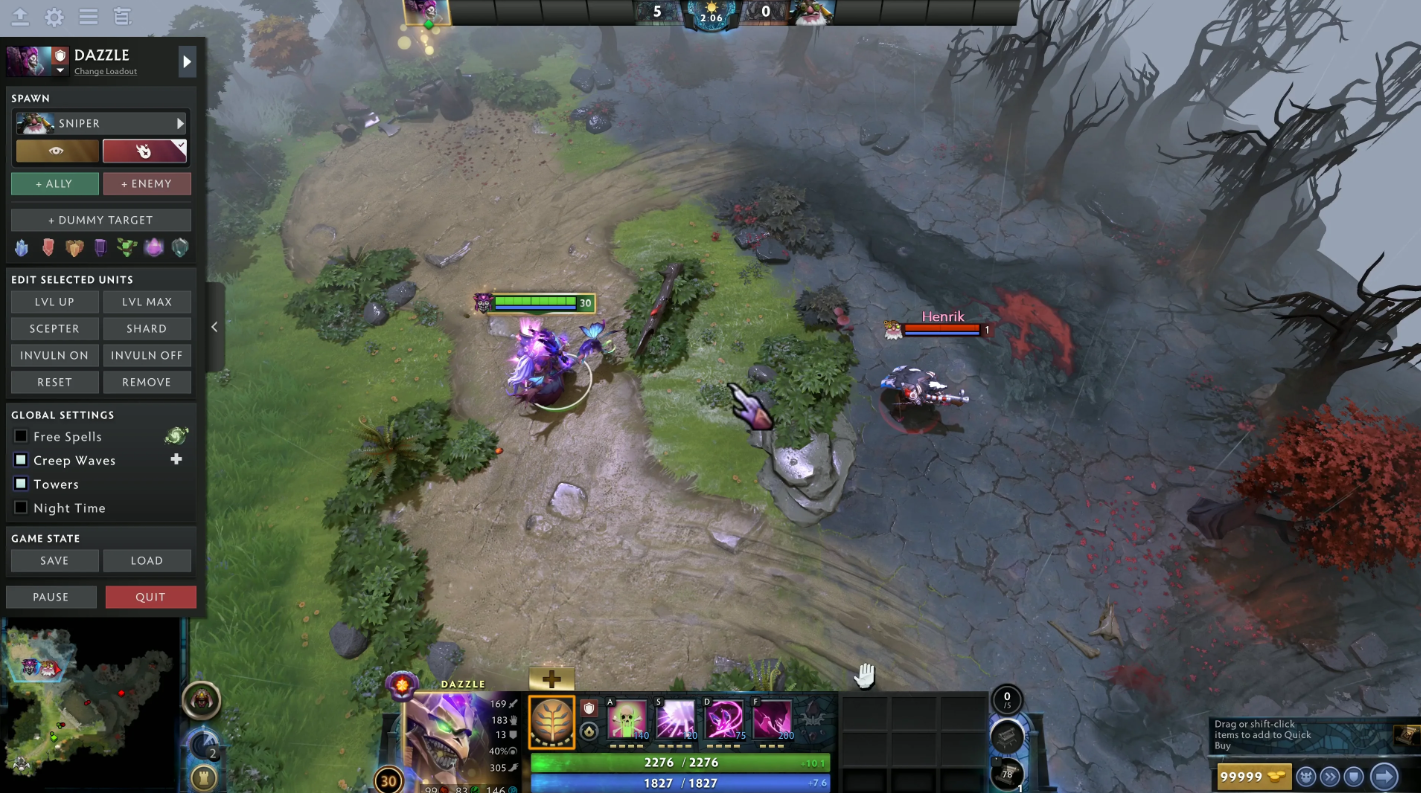Enable the Free Spells checkbox
This screenshot has width=1421, height=793.
[x=21, y=435]
